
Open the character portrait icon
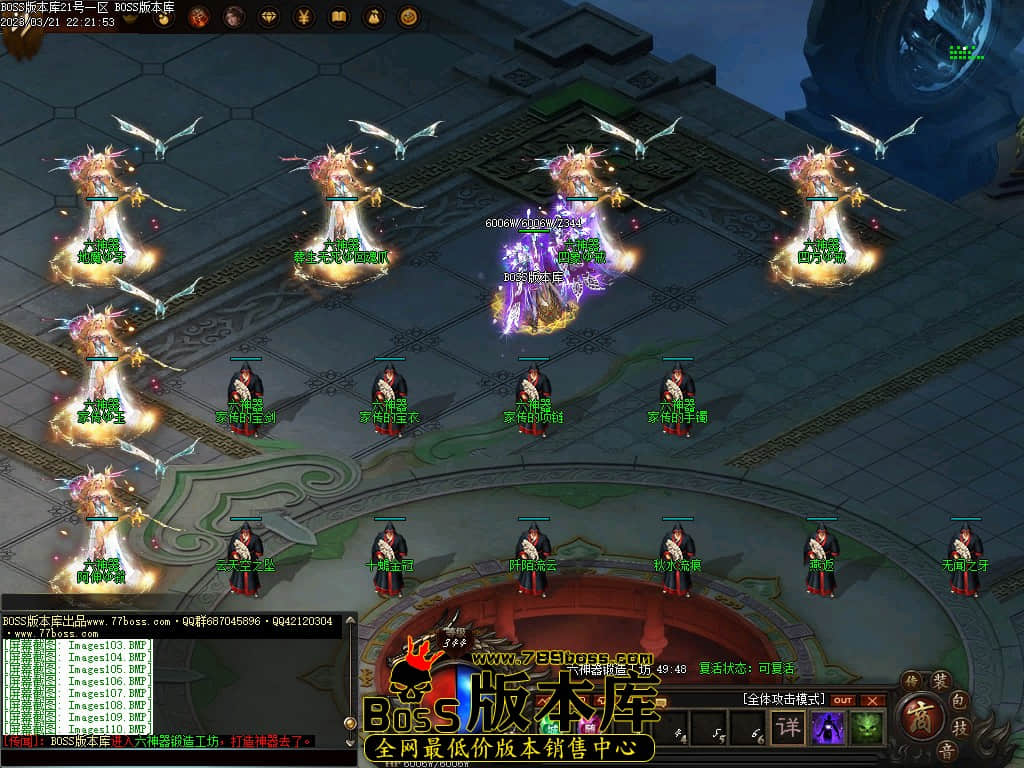(234, 17)
